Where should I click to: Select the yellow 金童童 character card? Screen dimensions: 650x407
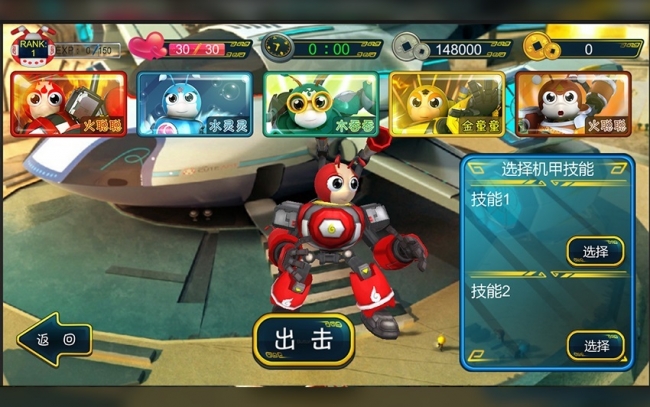[447, 104]
